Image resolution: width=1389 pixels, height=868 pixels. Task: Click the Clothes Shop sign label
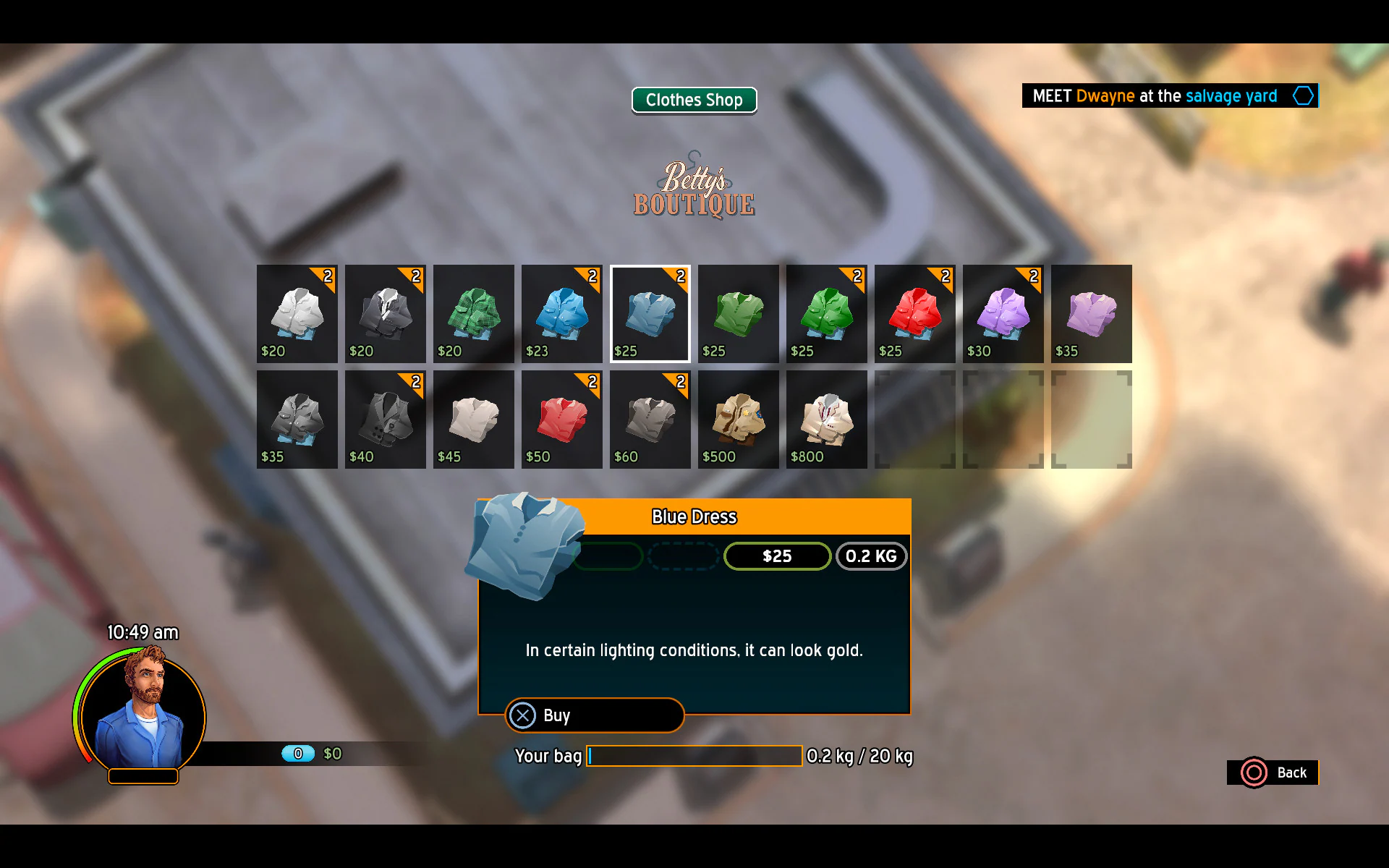point(694,100)
